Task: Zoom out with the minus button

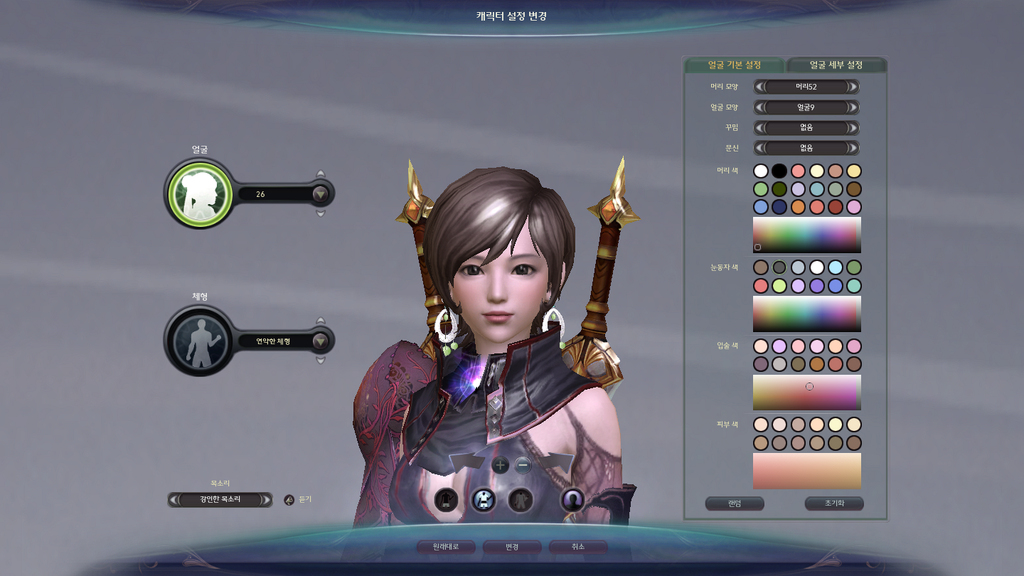Action: click(x=523, y=464)
